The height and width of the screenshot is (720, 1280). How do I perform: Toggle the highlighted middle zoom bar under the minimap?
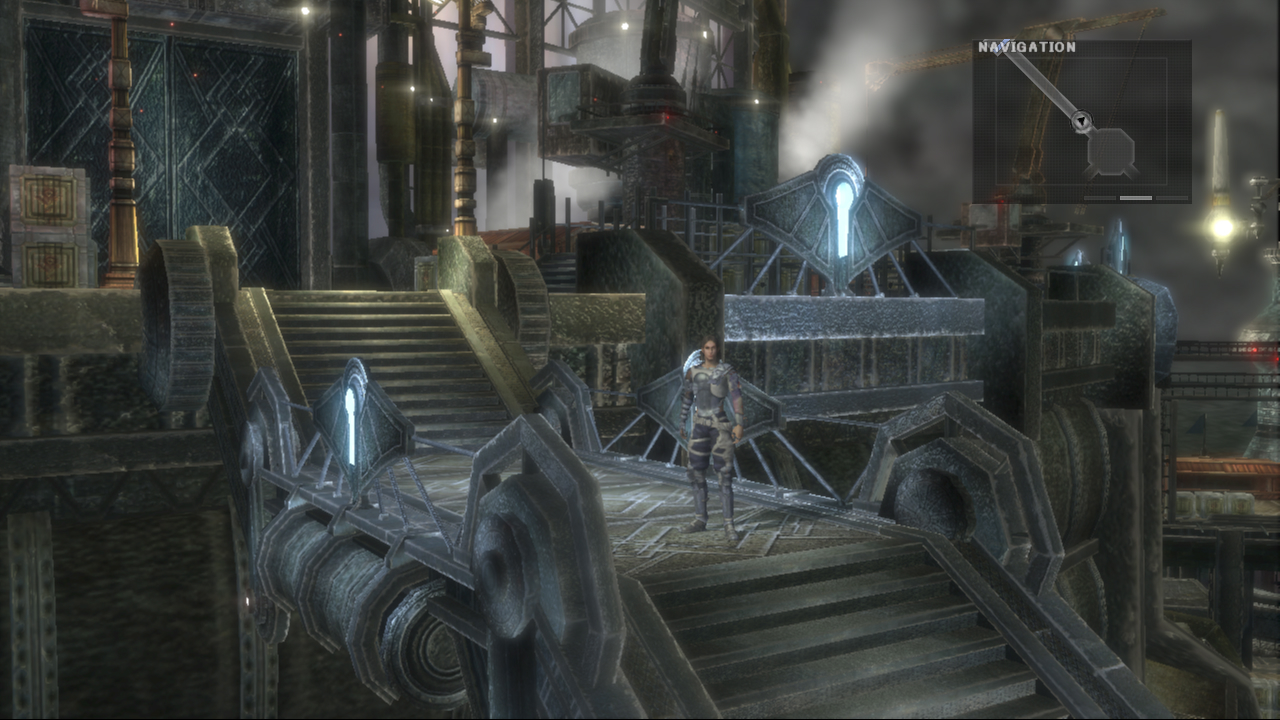(1135, 198)
